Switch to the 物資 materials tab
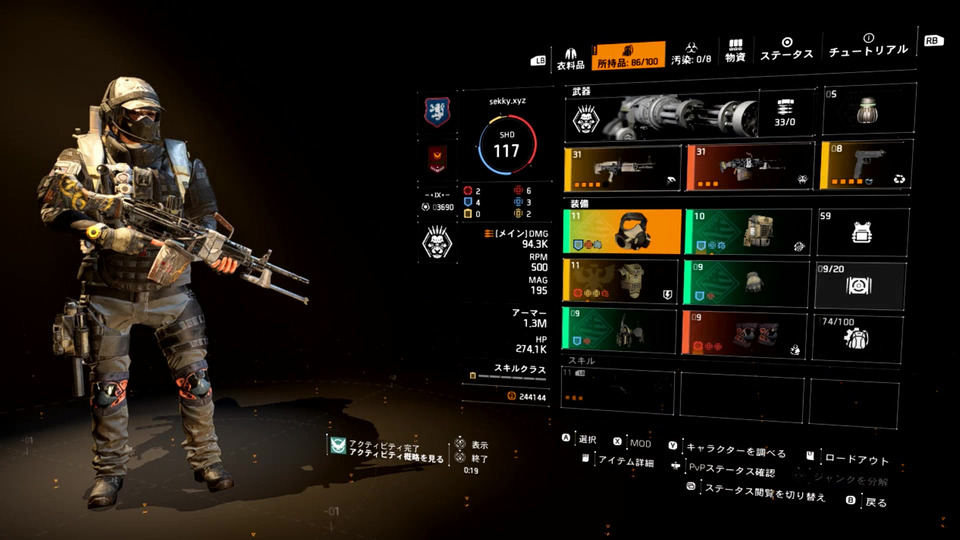960x540 pixels. pos(736,53)
